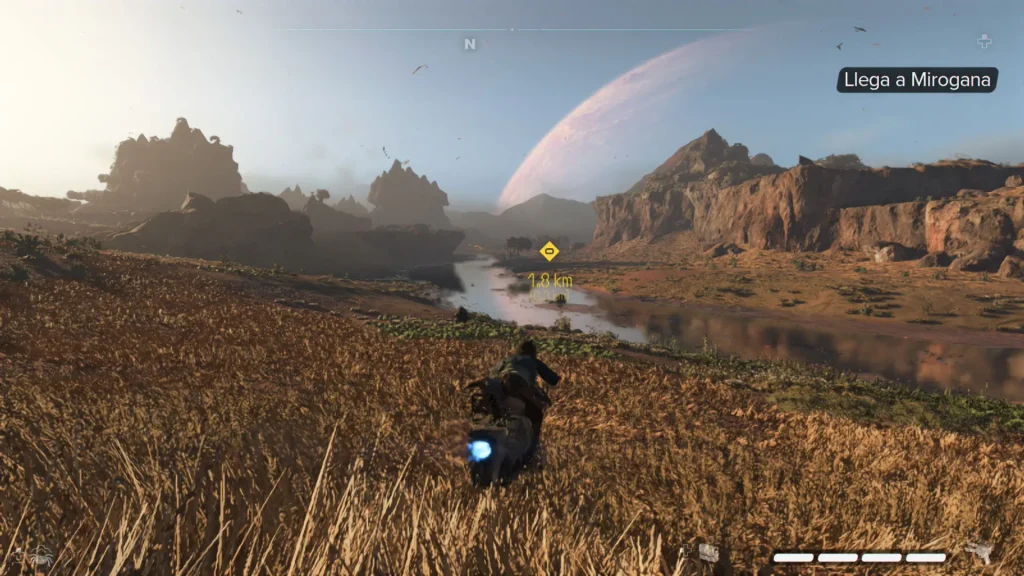Choose the gadget item icon beside the health bar
Viewport: 1024px width, 576px height.
pos(708,553)
